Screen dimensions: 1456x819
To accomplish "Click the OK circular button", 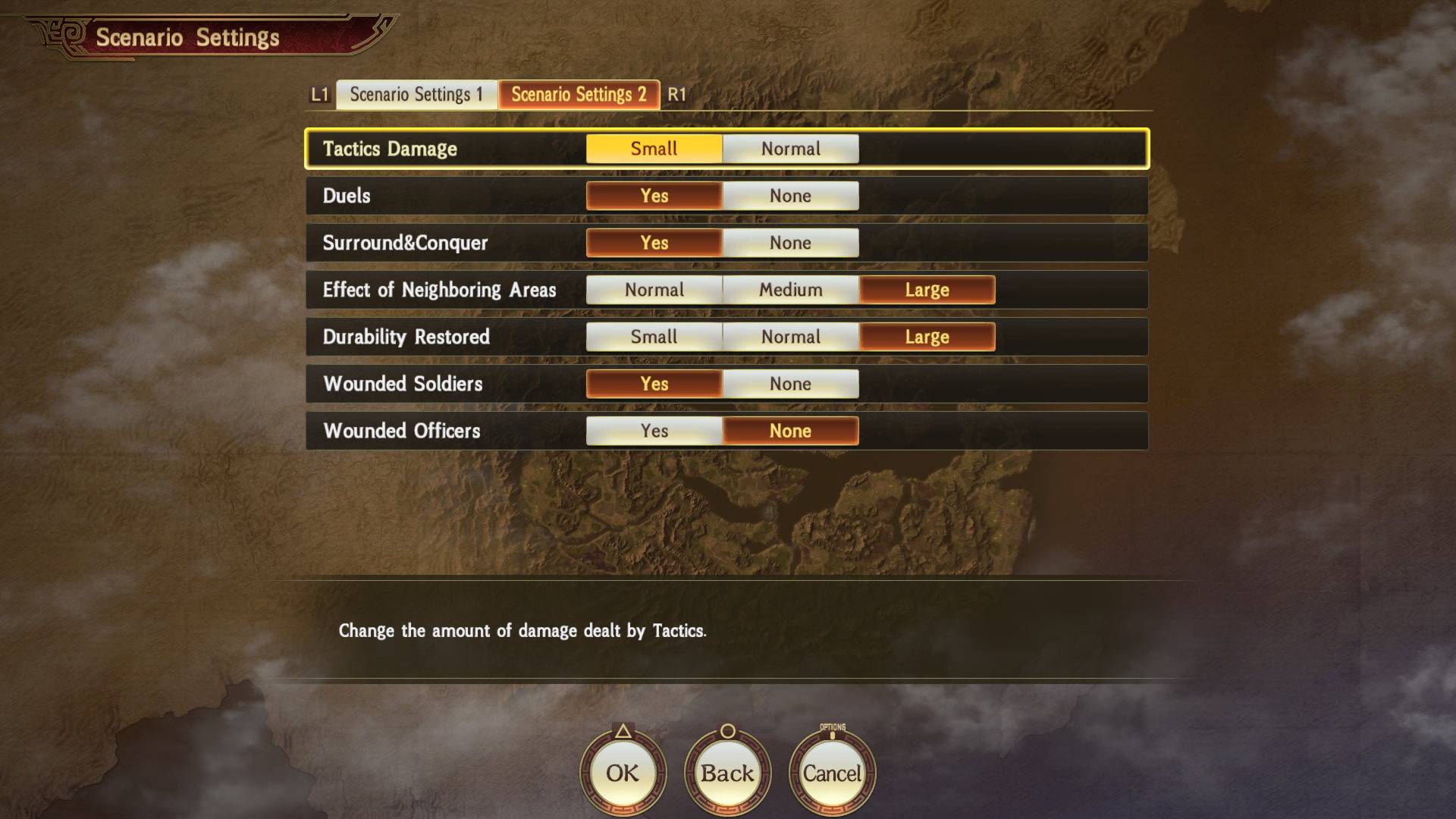I will pyautogui.click(x=622, y=773).
